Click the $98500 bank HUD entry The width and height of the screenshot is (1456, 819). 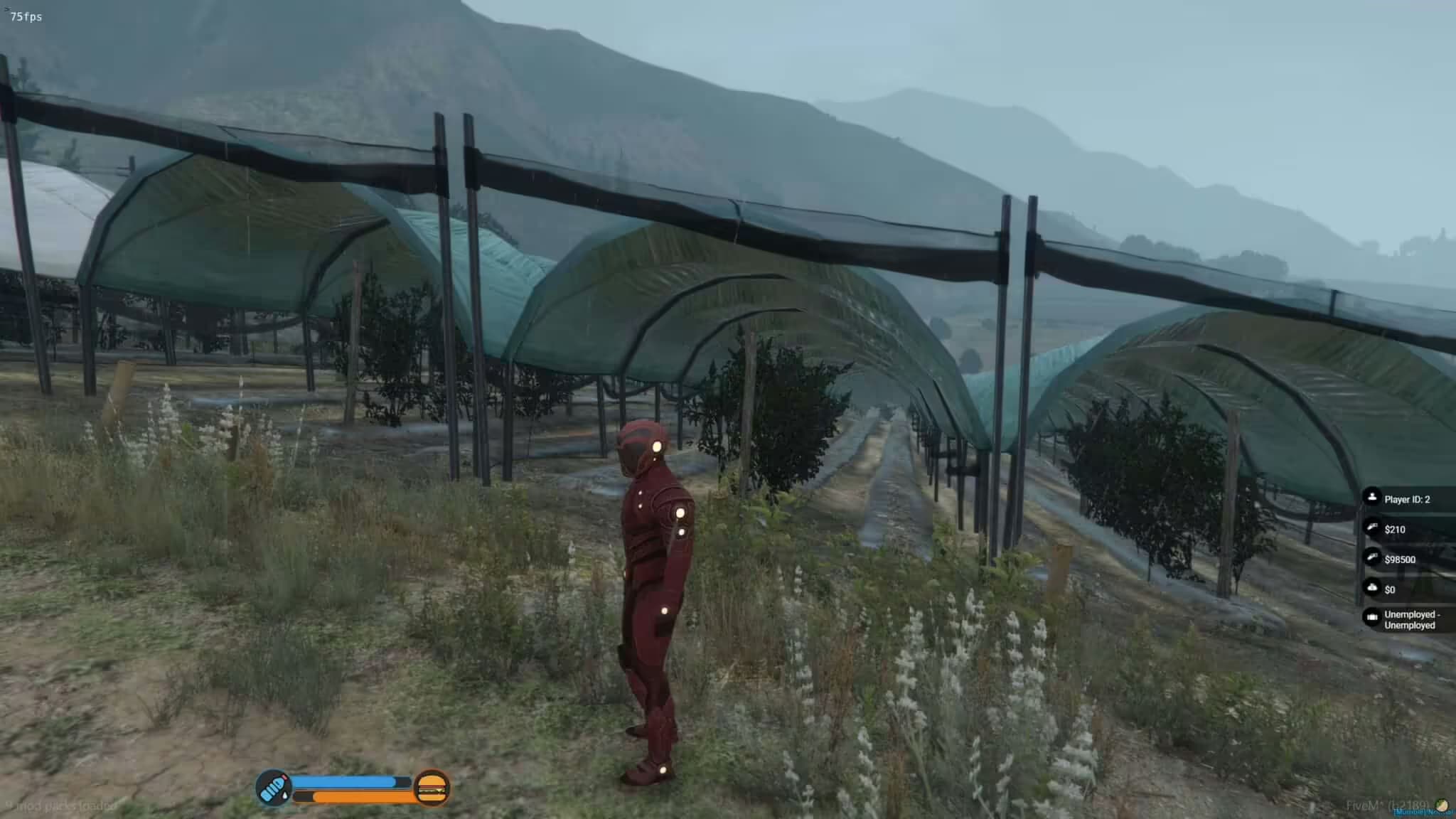(x=1402, y=559)
